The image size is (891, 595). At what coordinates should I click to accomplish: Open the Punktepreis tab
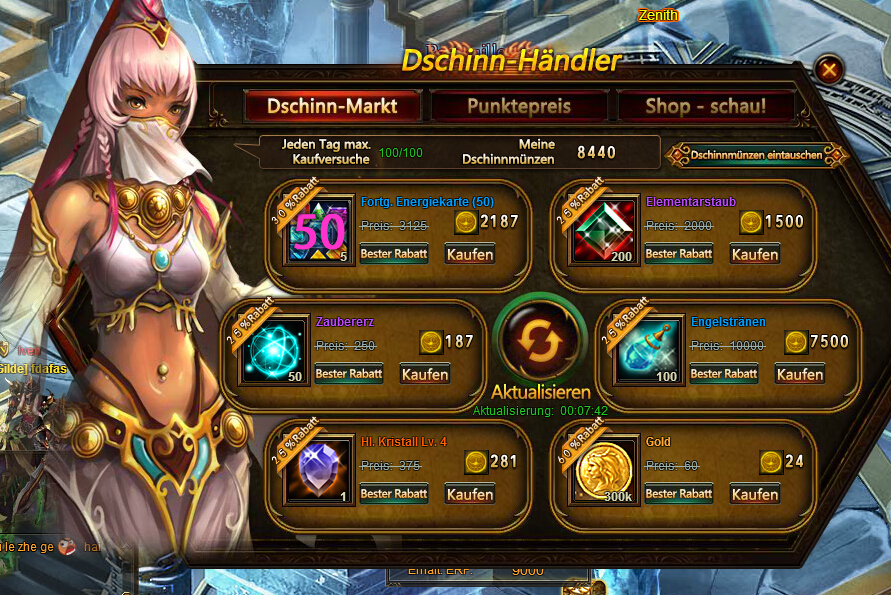click(518, 106)
